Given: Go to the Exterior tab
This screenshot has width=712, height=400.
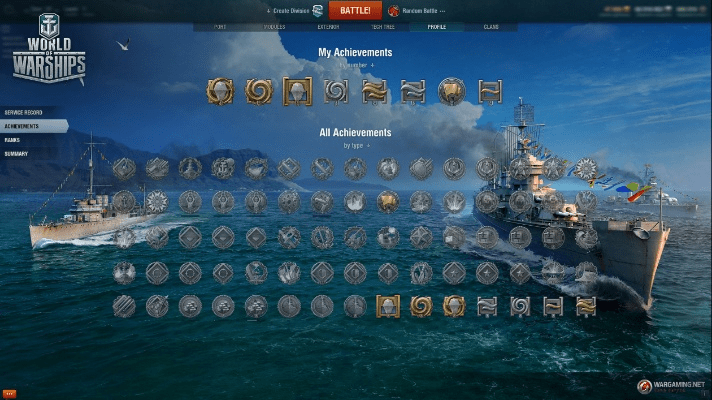Looking at the screenshot, I should [x=328, y=27].
